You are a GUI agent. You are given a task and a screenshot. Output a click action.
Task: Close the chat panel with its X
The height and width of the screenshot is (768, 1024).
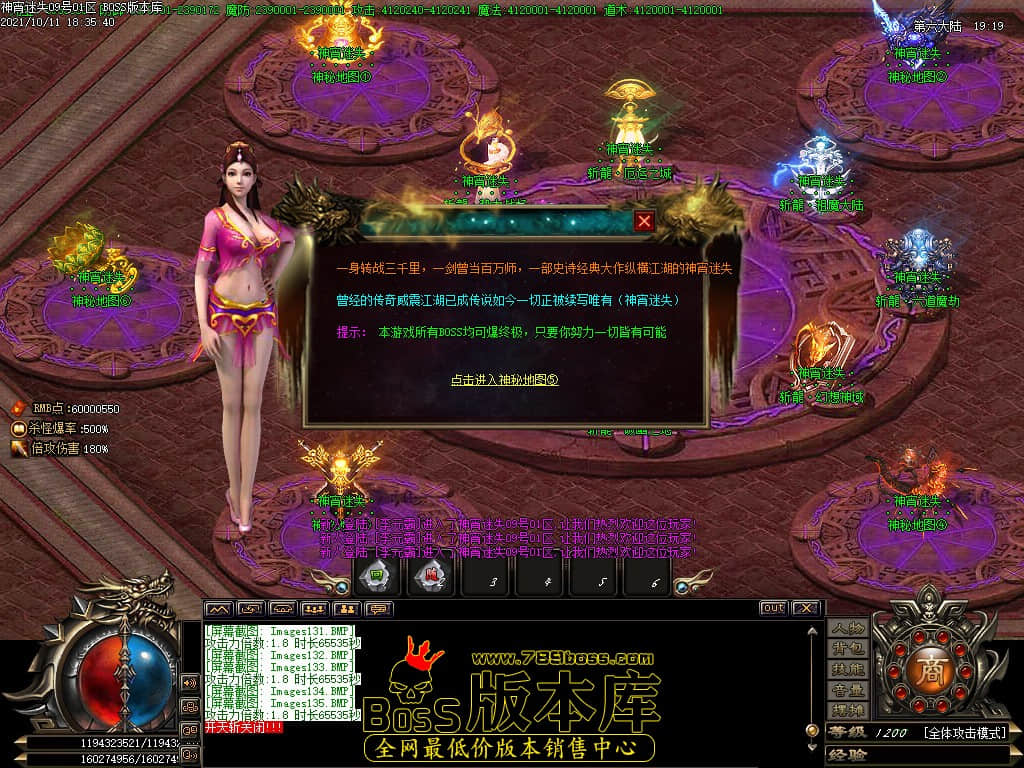click(806, 608)
